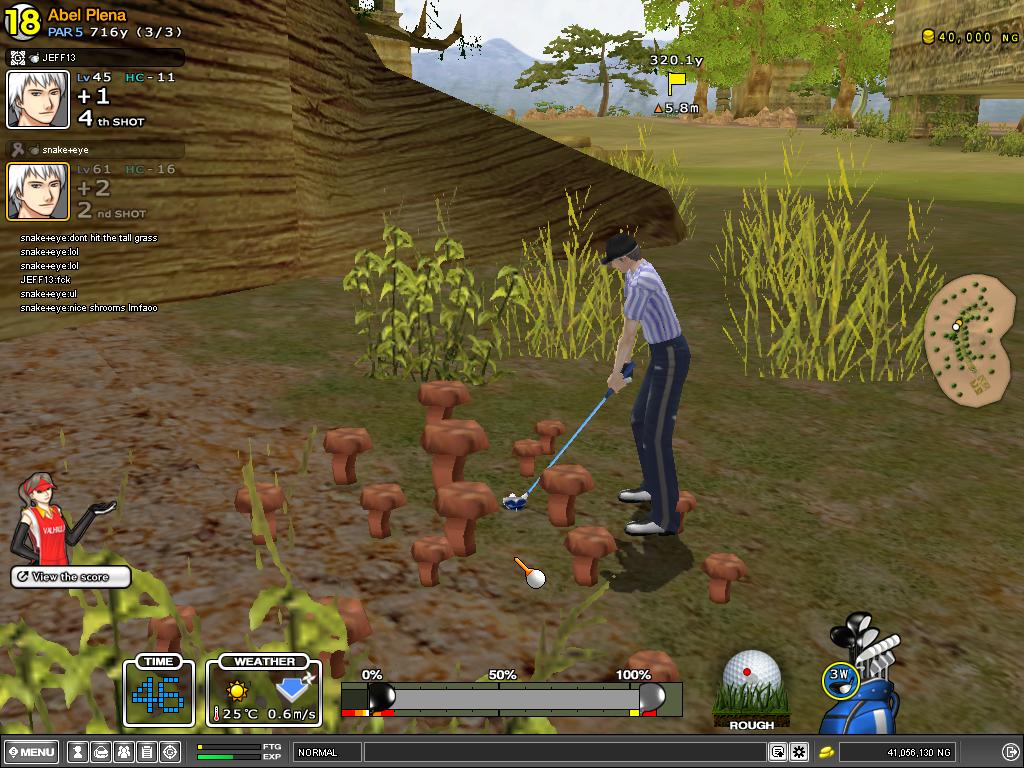1024x768 pixels.
Task: Click the ROUGH ball lie indicator
Action: (752, 690)
